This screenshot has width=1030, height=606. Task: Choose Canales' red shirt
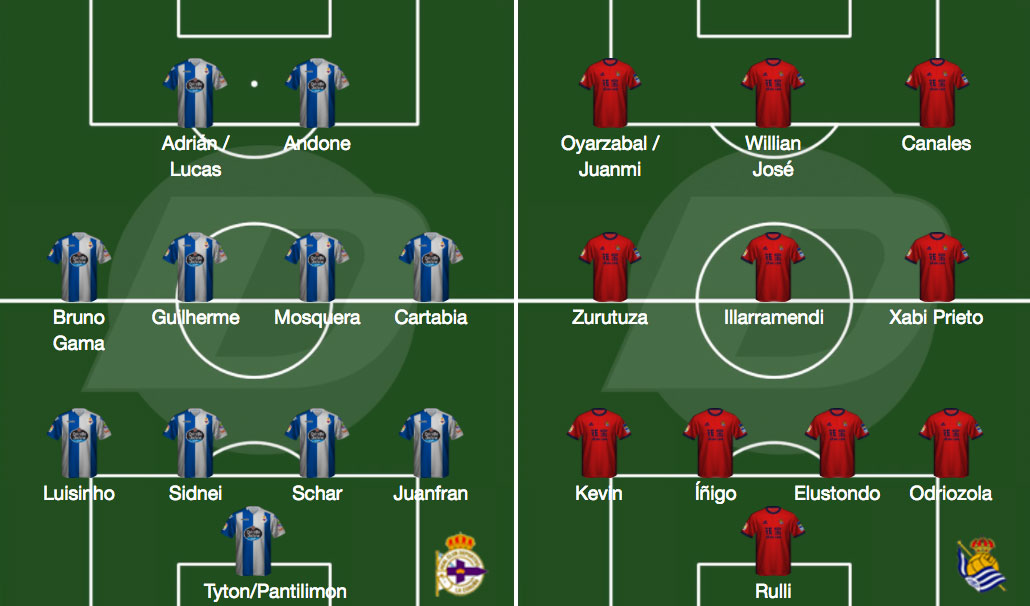point(937,94)
